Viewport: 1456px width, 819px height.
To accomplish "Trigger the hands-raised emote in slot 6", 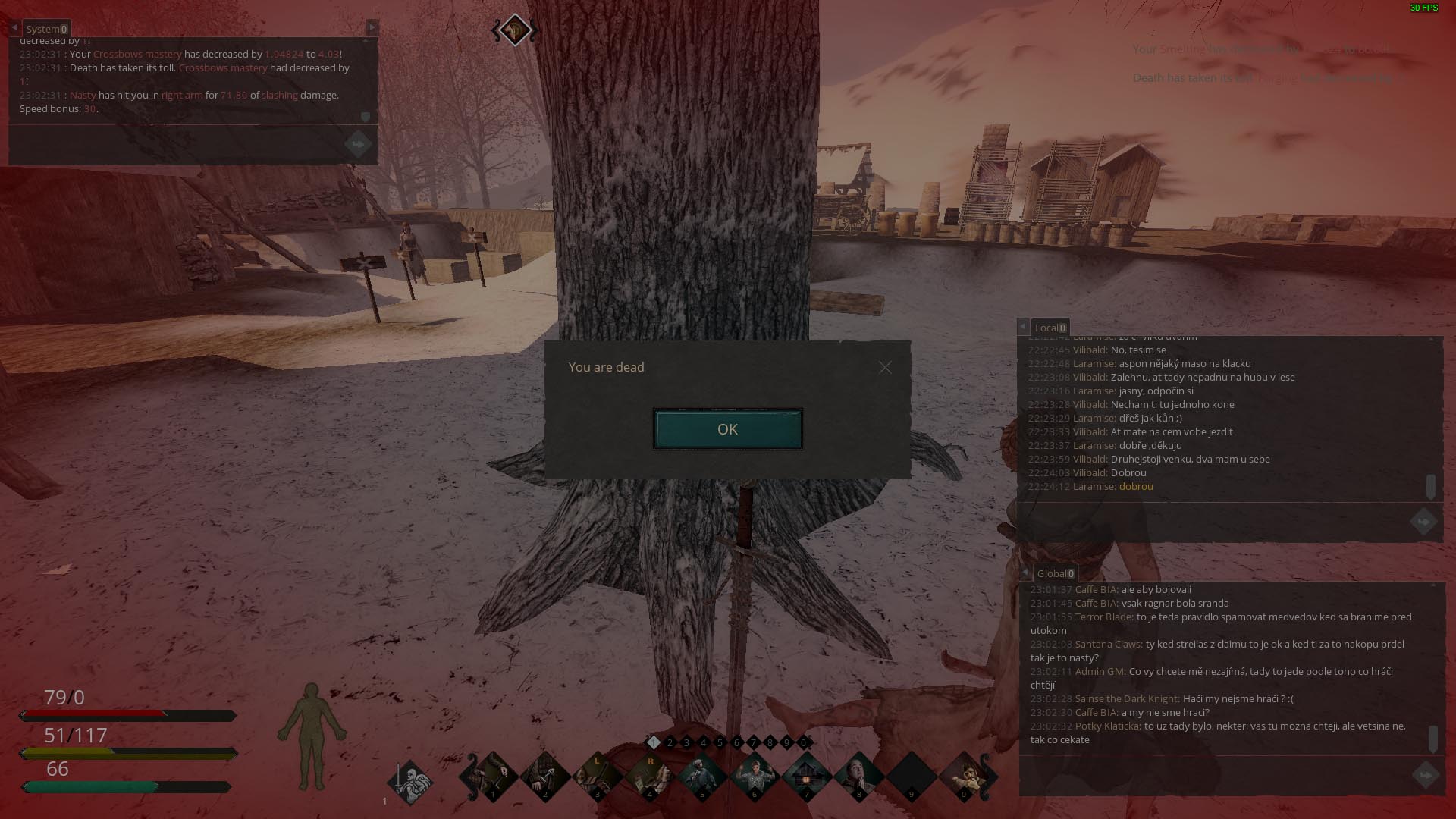I will tap(754, 777).
